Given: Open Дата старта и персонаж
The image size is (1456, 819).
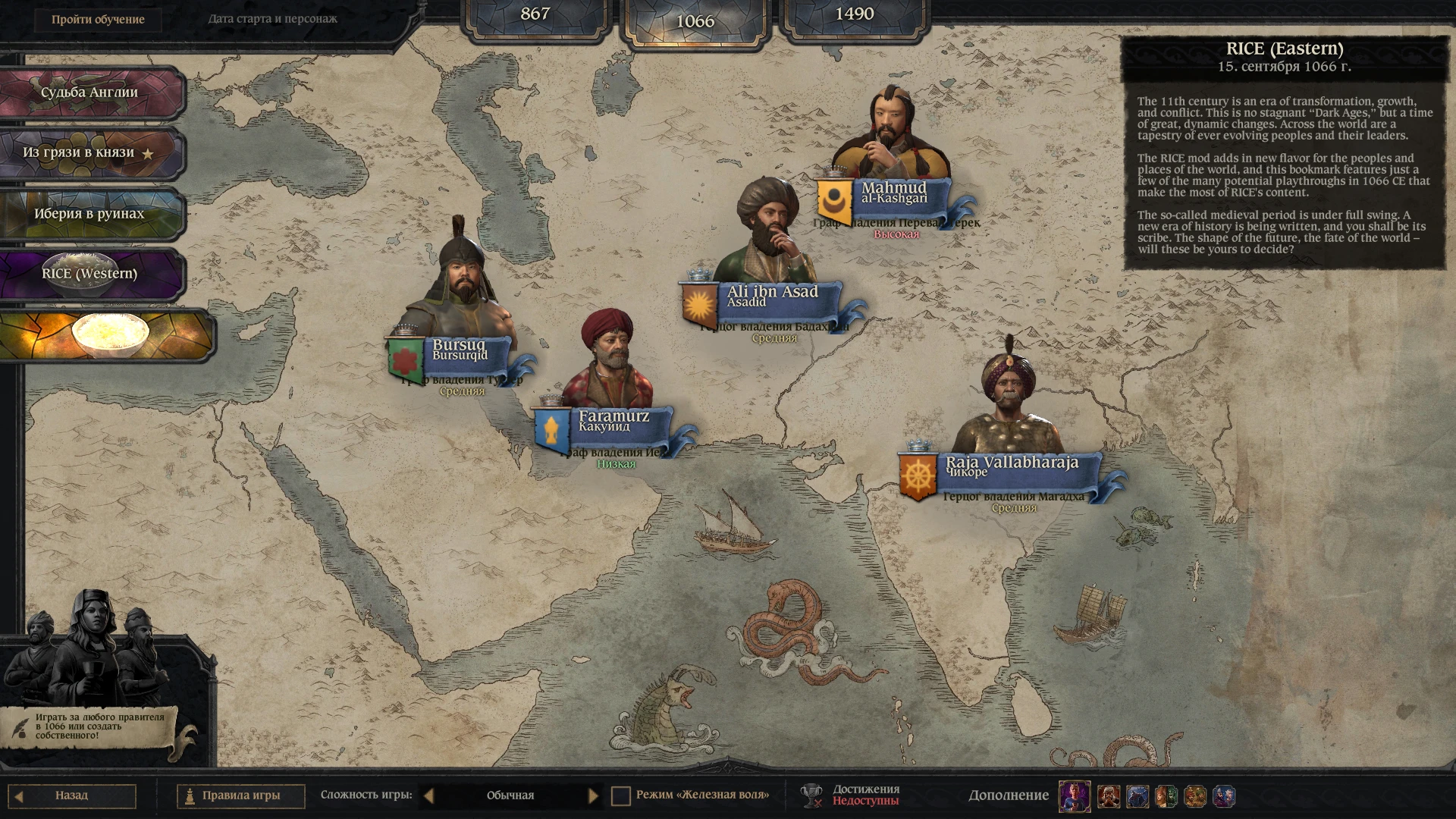Looking at the screenshot, I should point(273,18).
